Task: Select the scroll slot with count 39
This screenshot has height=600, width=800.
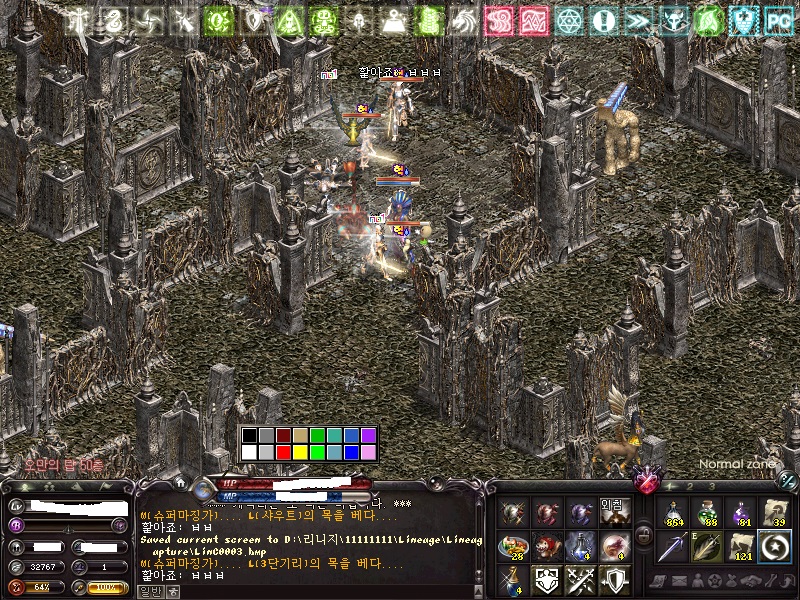Action: [775, 513]
